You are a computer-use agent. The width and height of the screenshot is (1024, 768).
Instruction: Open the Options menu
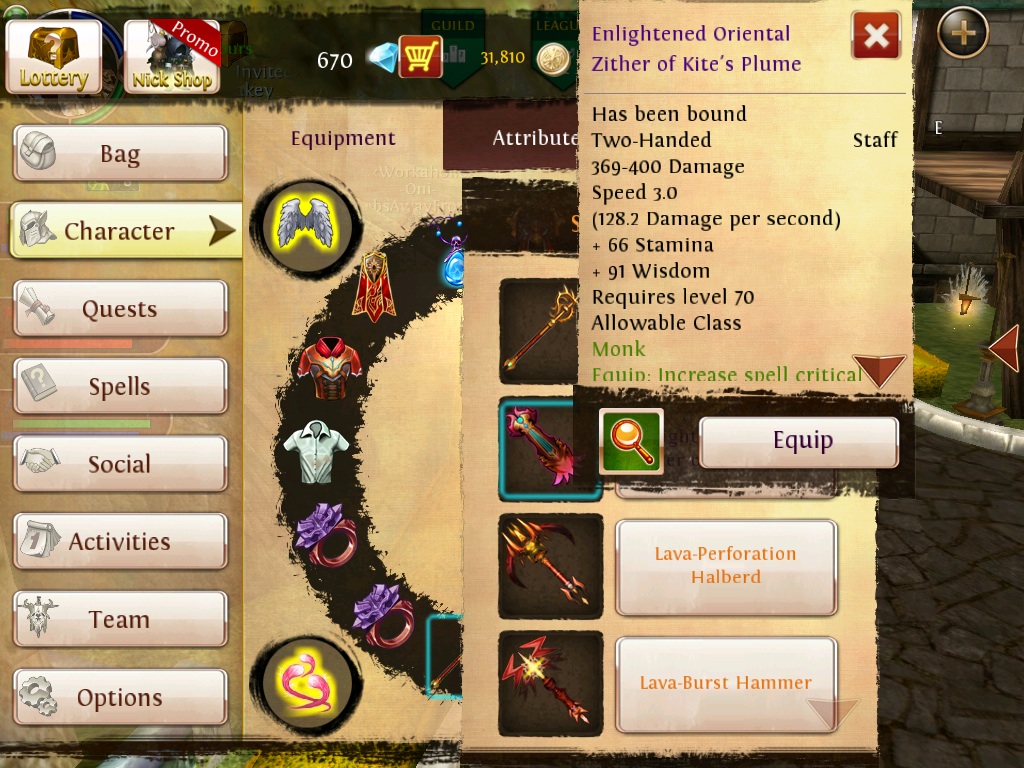(x=120, y=697)
